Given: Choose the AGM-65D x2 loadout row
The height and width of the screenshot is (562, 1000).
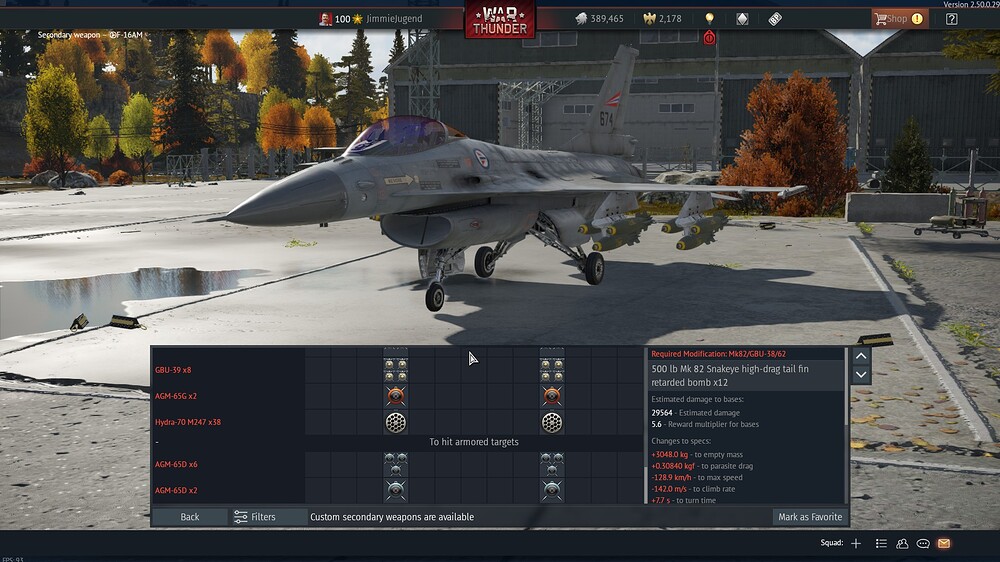Looking at the screenshot, I should pyautogui.click(x=176, y=490).
